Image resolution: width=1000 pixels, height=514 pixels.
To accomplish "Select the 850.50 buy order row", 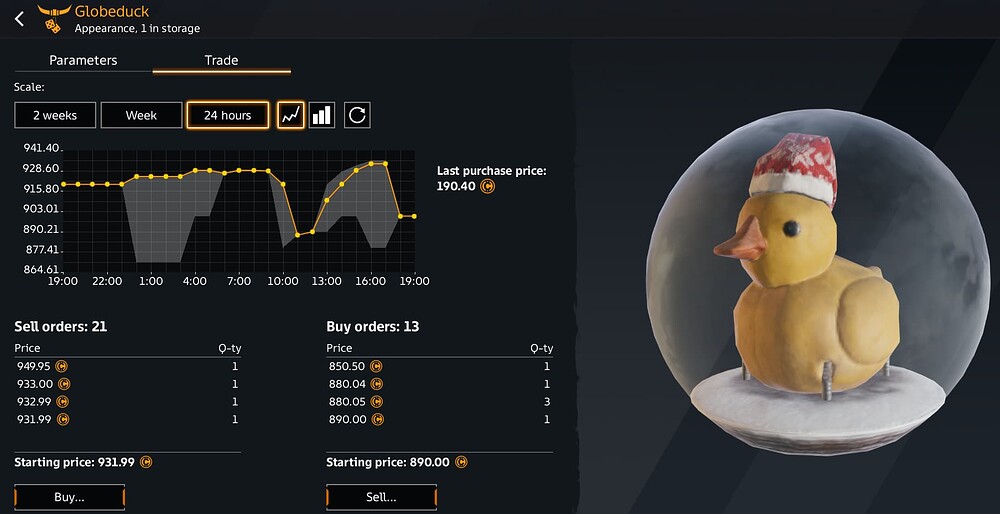I will click(x=439, y=366).
